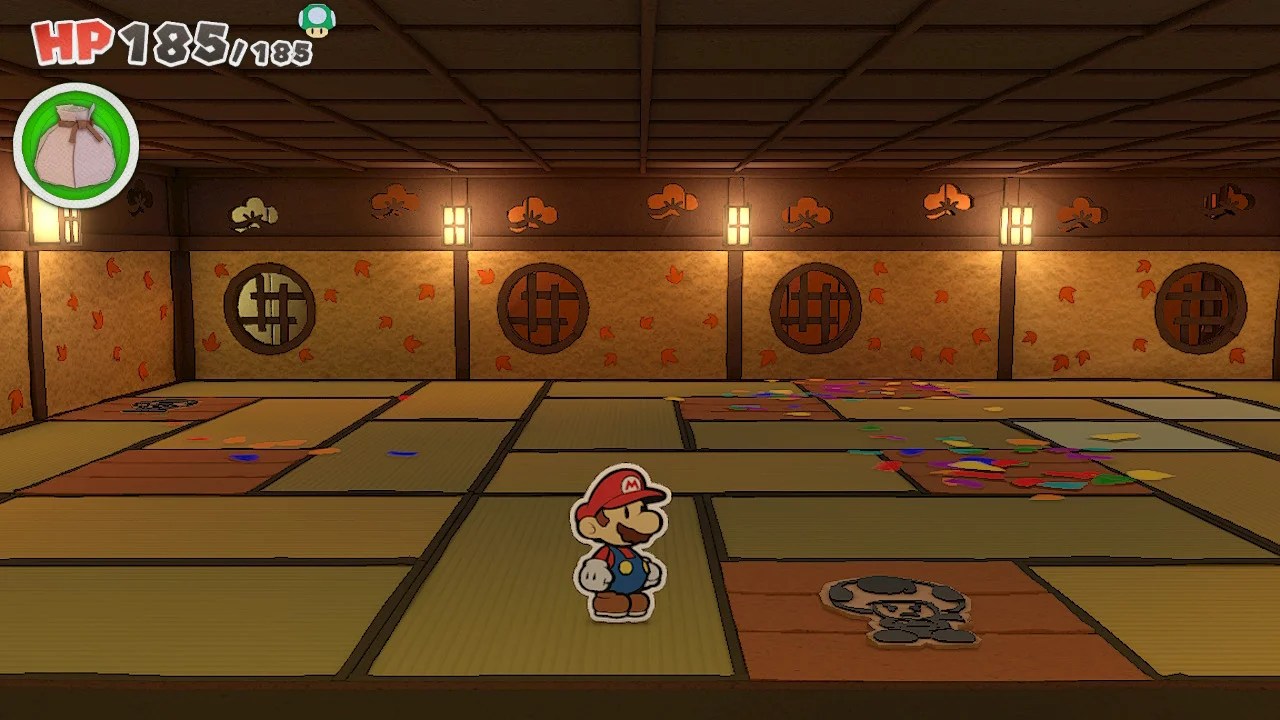Click the third wall lantern from left
Image resolution: width=1280 pixels, height=720 pixels.
click(x=737, y=225)
